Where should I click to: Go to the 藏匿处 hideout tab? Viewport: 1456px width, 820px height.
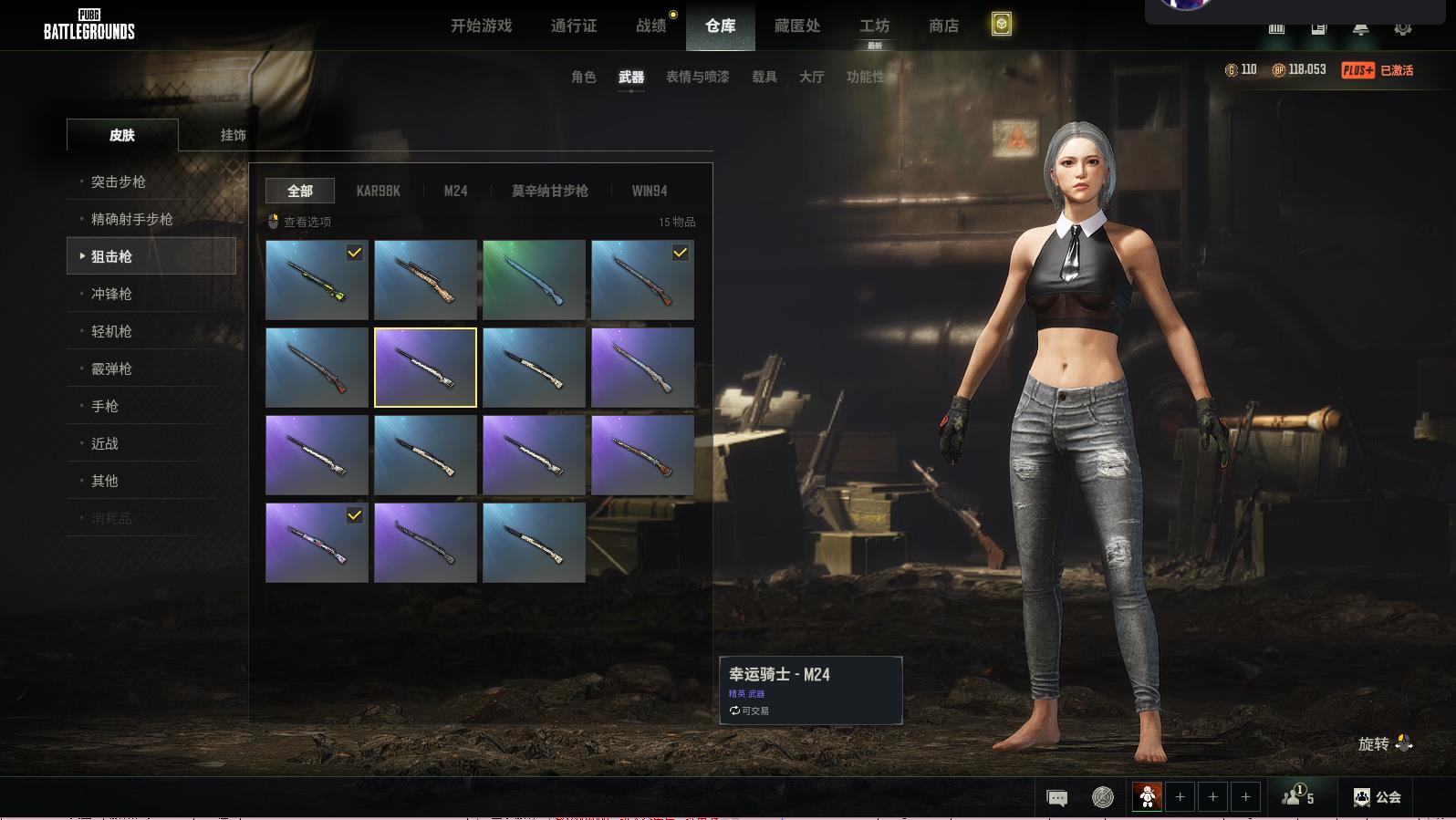point(797,26)
